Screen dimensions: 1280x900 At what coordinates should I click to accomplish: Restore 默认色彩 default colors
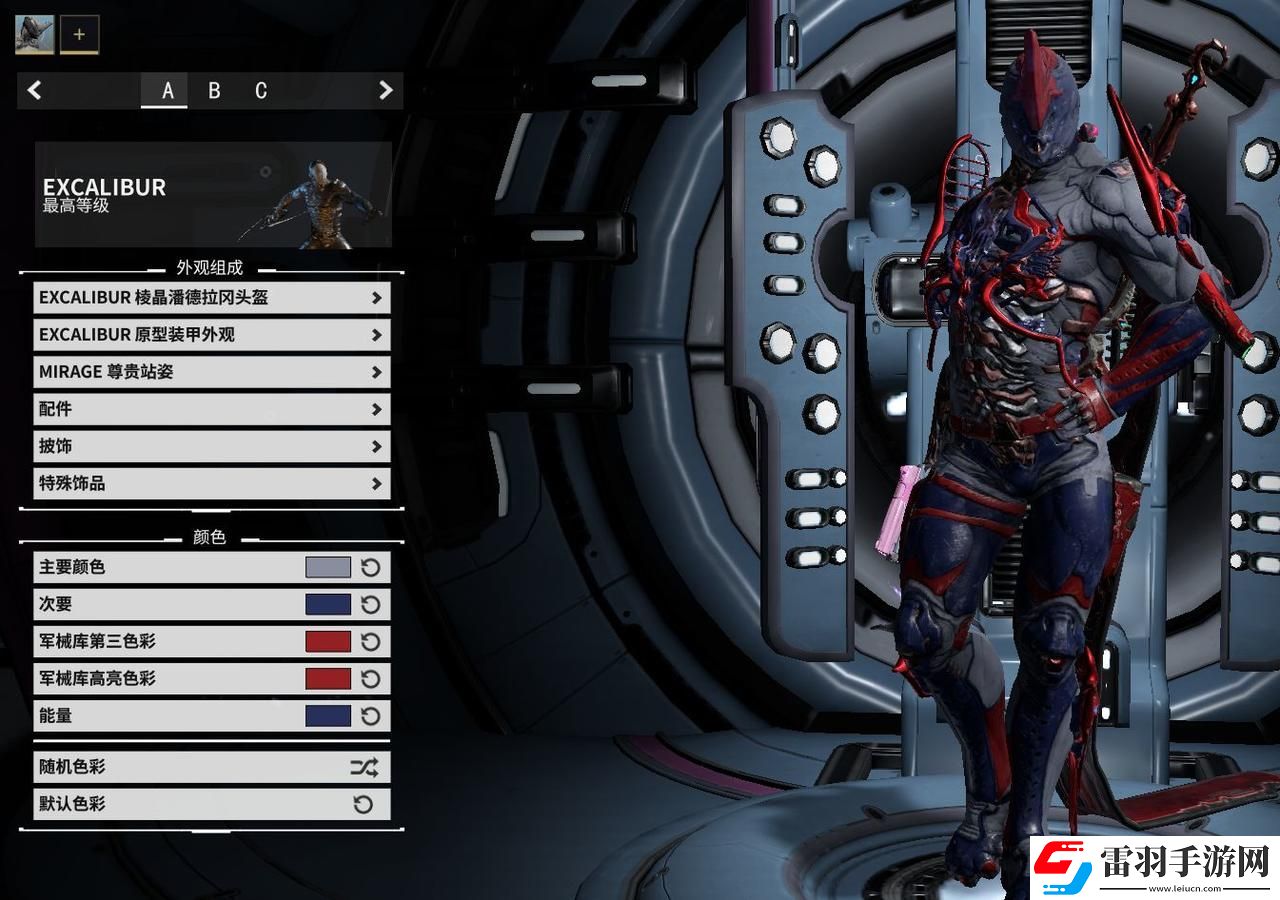(211, 804)
